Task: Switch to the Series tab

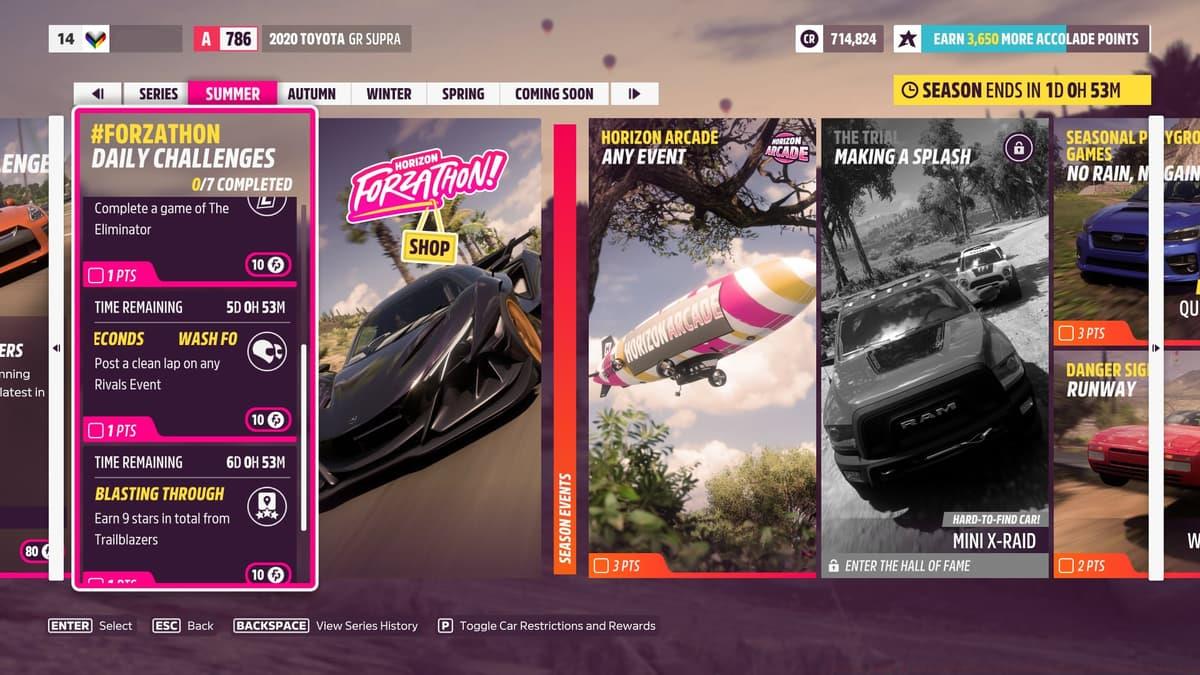Action: 158,94
